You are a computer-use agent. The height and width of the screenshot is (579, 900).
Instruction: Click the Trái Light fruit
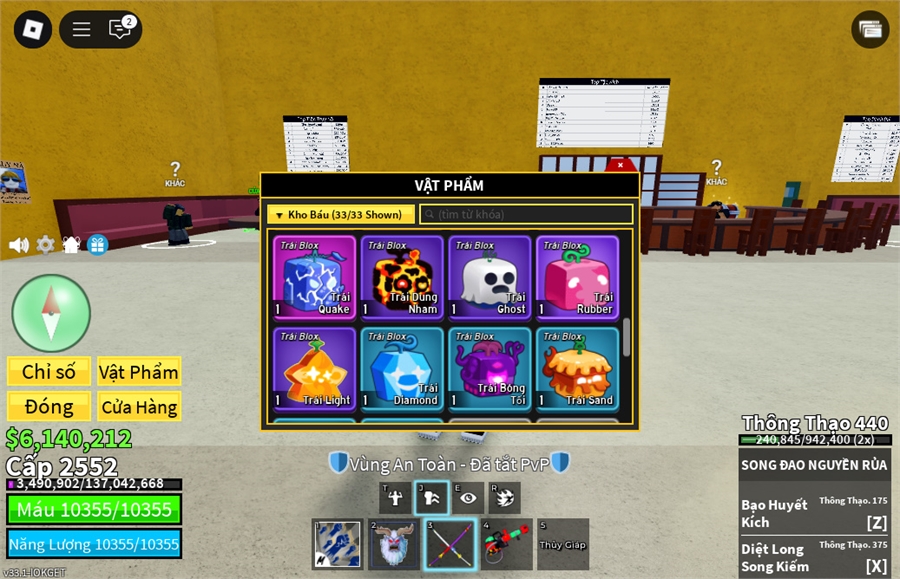[314, 369]
